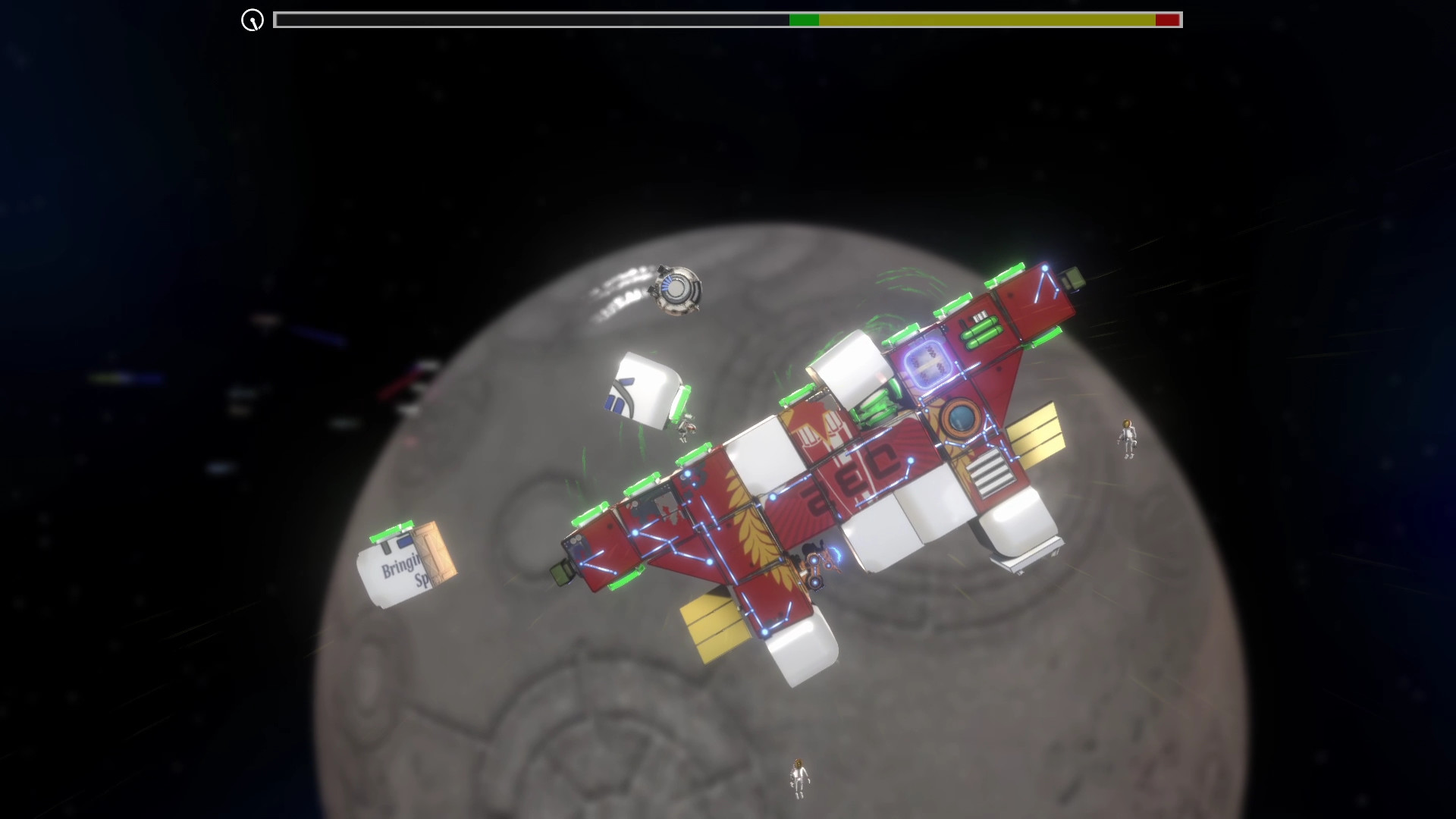The height and width of the screenshot is (819, 1456).
Task: Select the astronaut at the bottom of the screen
Action: click(x=798, y=777)
